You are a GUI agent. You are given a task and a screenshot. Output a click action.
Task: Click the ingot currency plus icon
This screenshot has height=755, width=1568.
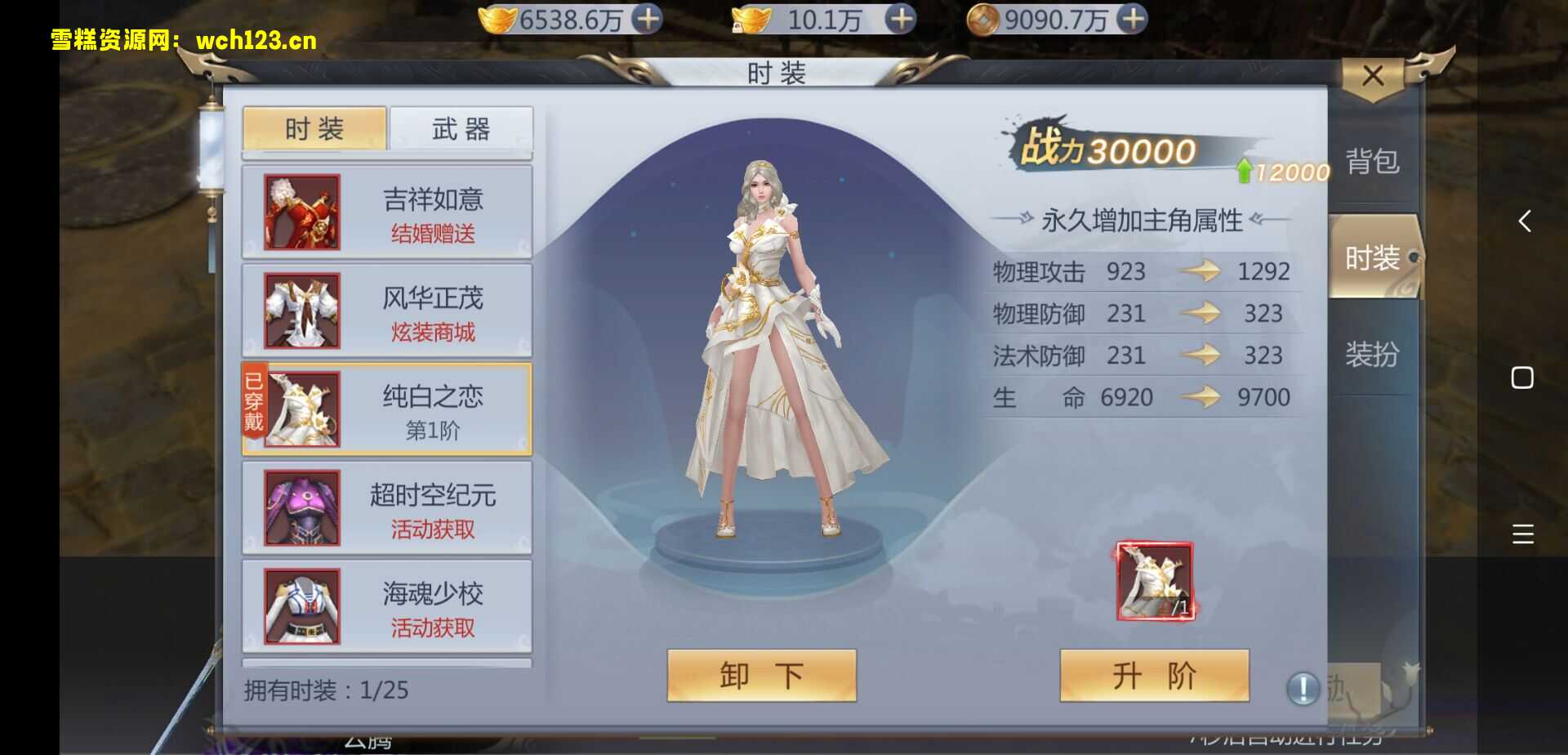tap(902, 18)
